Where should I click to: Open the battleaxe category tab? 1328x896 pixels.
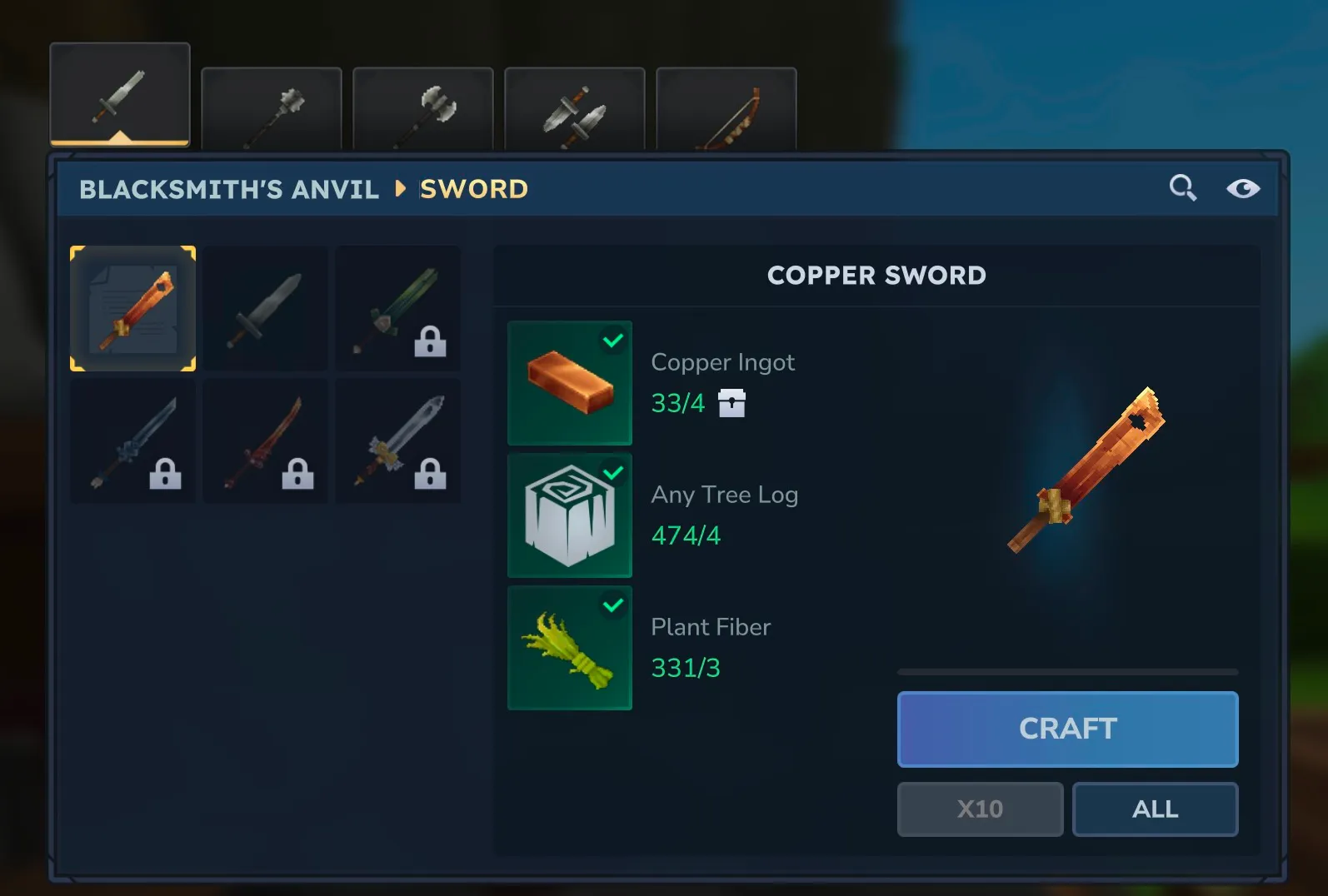[x=423, y=109]
